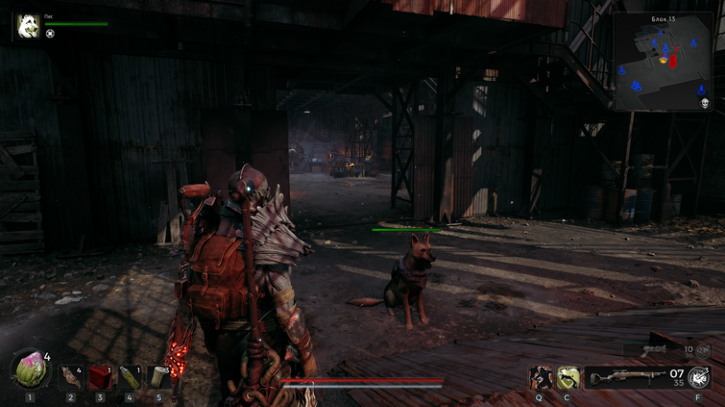
Task: Select the pink flower bulb relic
Action: pos(29,371)
